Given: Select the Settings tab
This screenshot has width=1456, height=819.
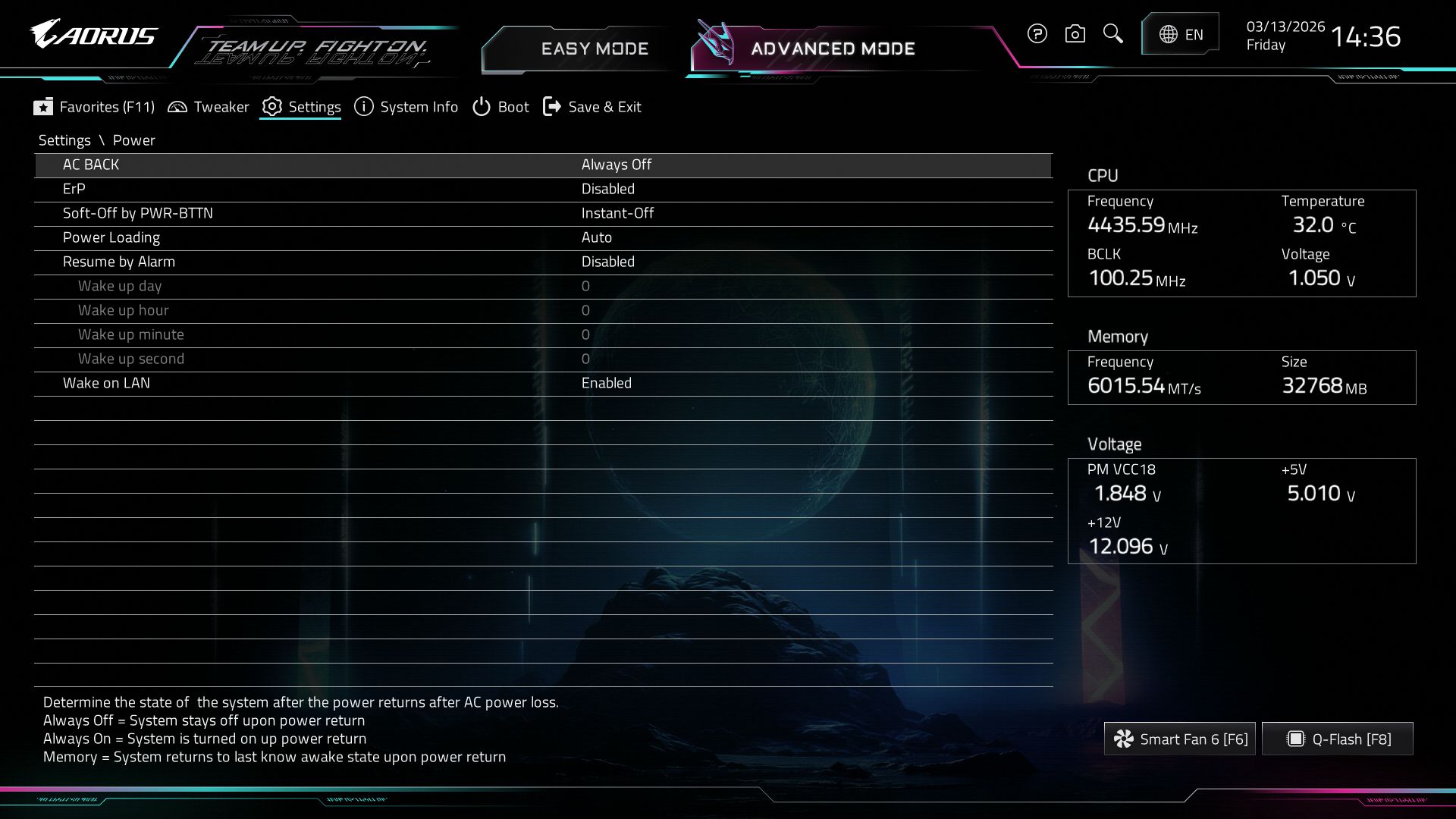Looking at the screenshot, I should [x=301, y=107].
